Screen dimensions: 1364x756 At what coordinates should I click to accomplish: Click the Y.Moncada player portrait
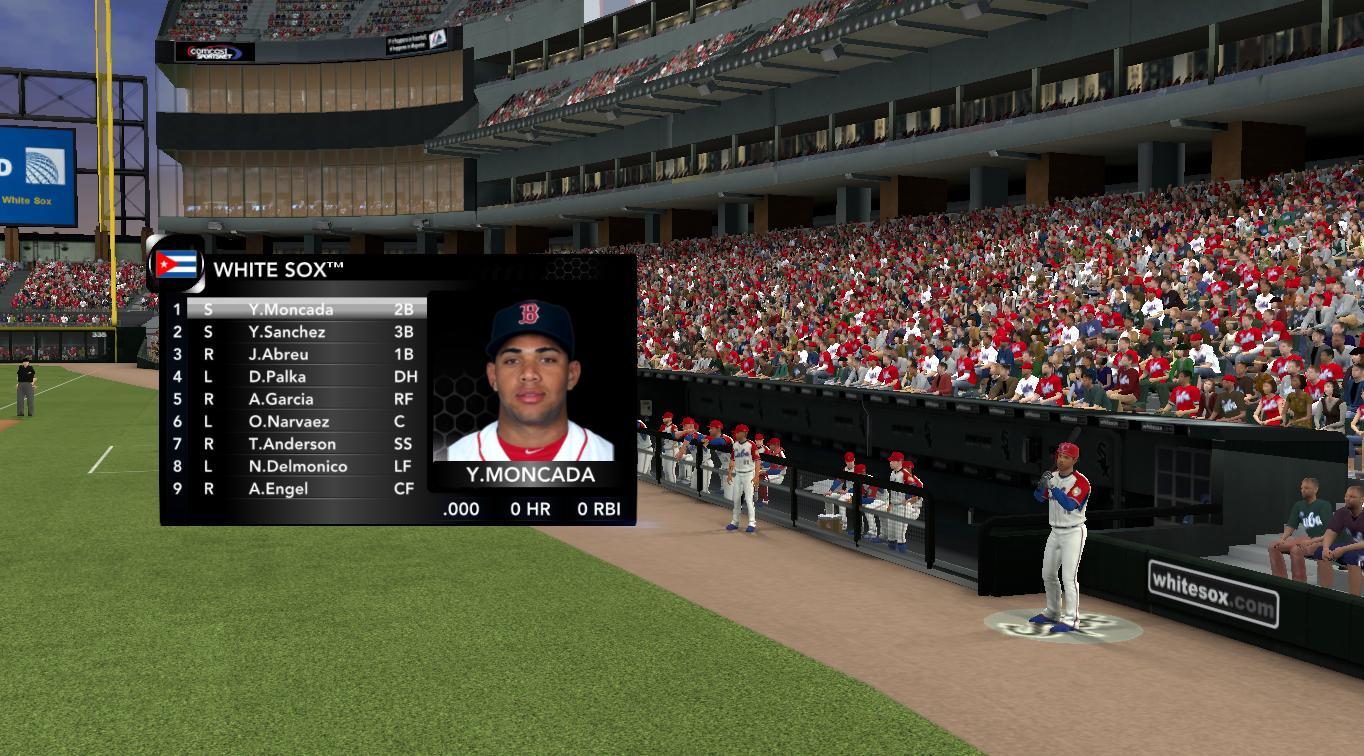[x=530, y=380]
